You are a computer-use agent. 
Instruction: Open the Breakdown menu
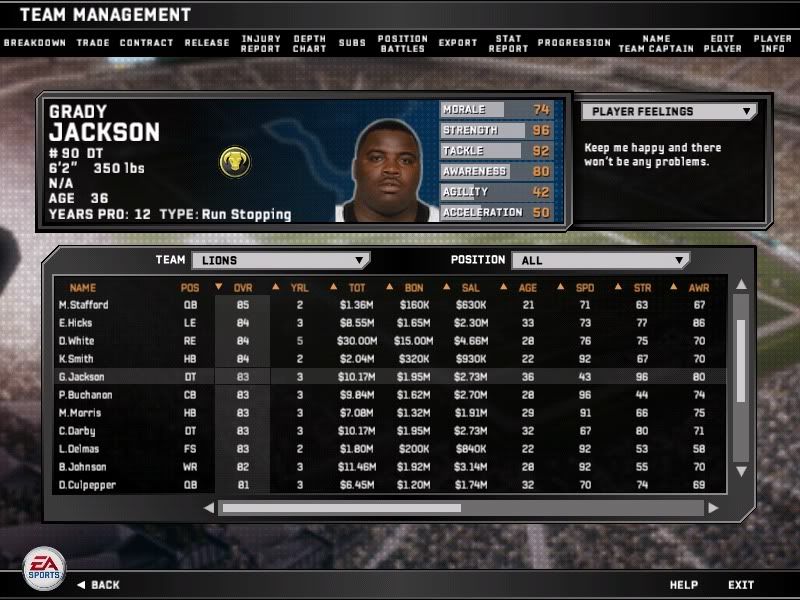[34, 43]
